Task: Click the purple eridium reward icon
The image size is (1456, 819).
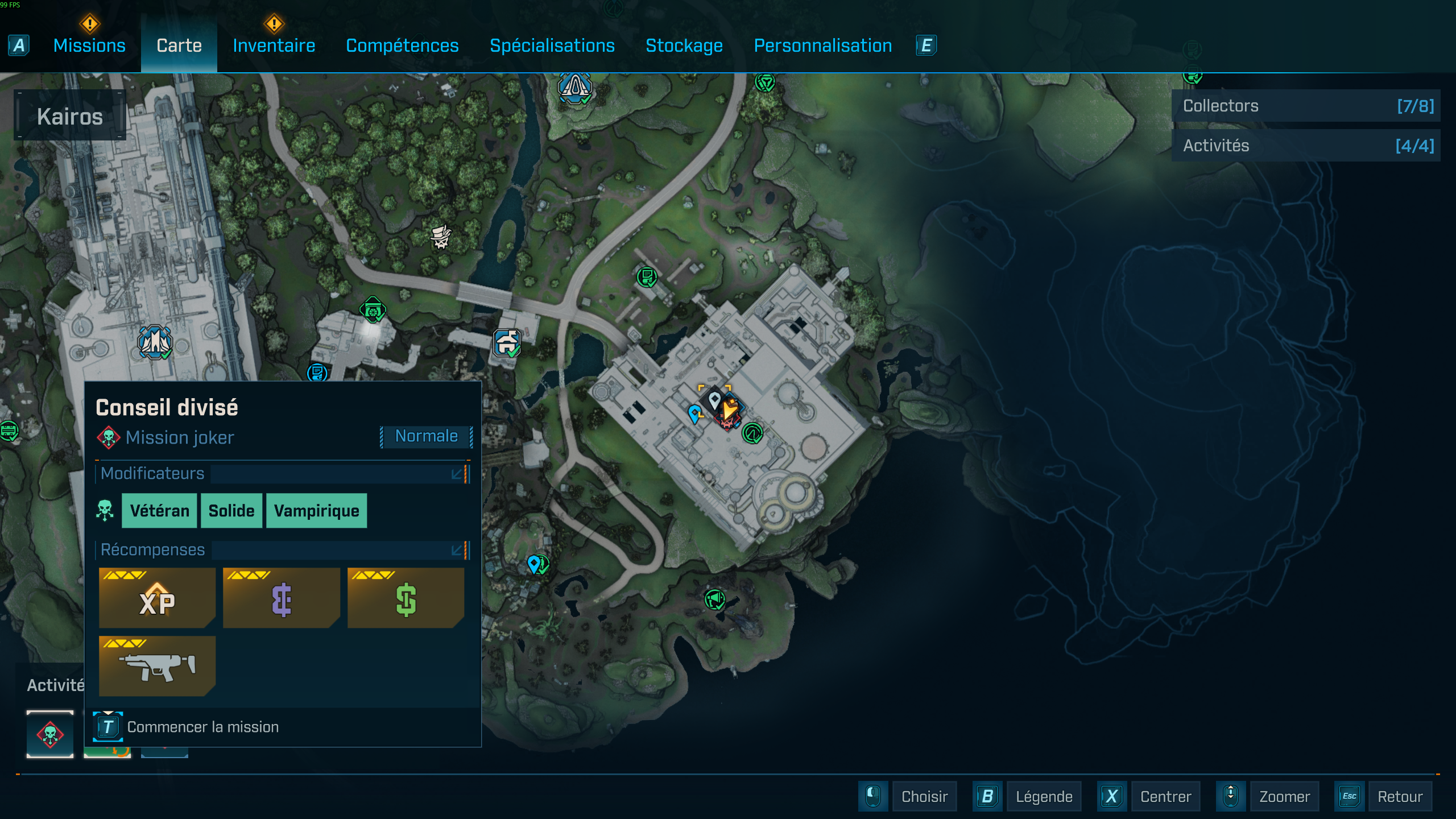Action: [x=281, y=598]
